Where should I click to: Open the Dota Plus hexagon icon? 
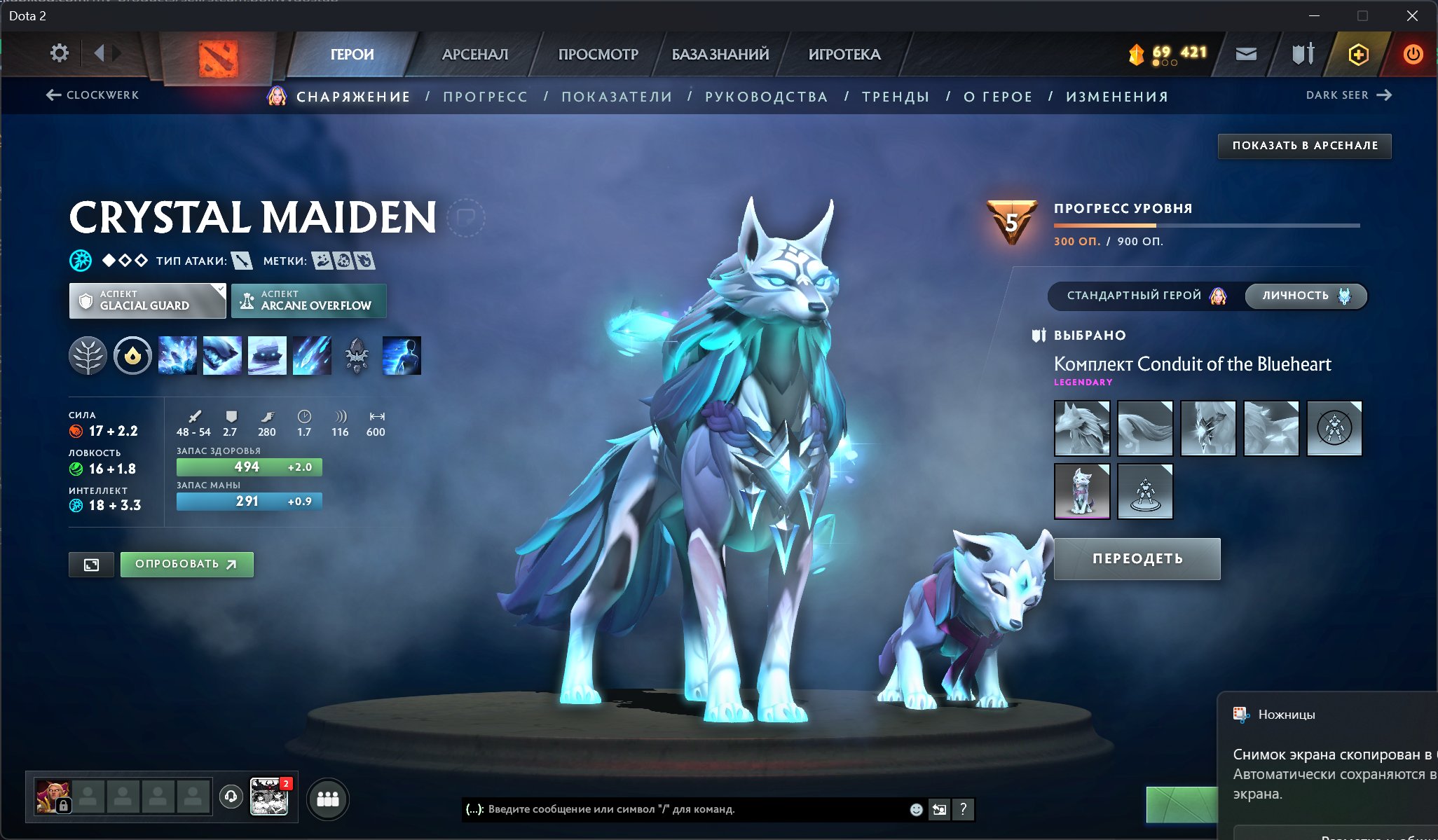click(1358, 53)
